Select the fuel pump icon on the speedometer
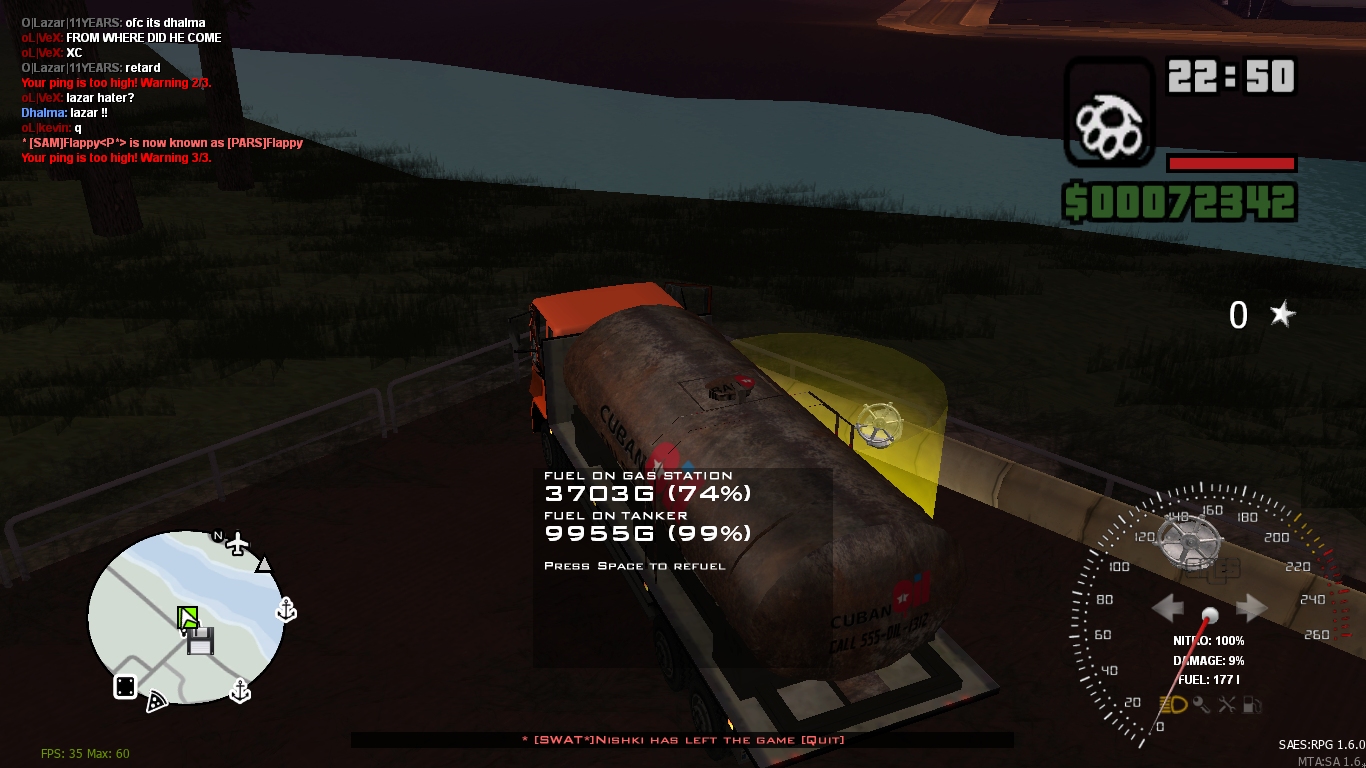The height and width of the screenshot is (768, 1366). point(1251,705)
